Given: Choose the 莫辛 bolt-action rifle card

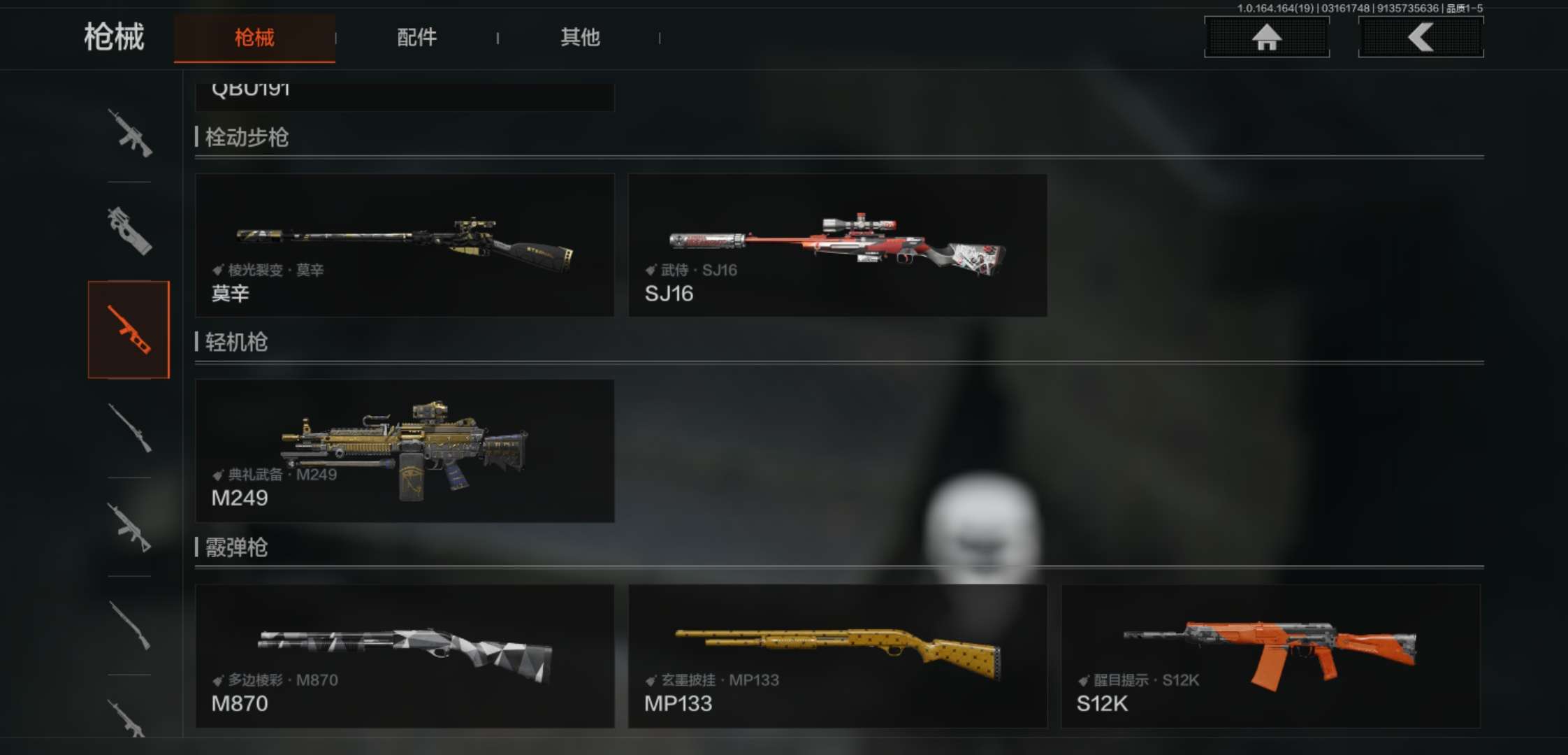Looking at the screenshot, I should (x=405, y=245).
